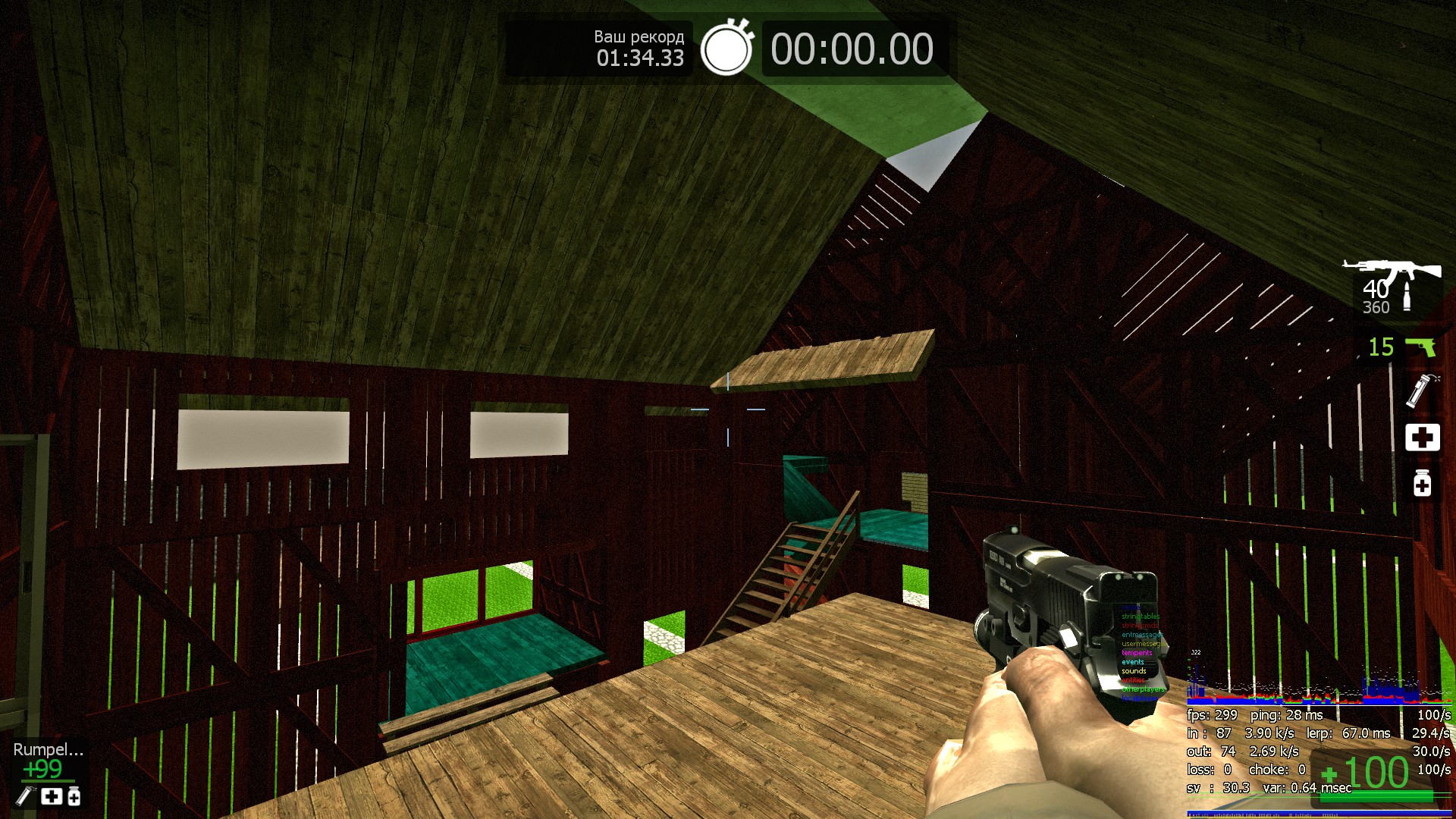Select teammate Rumpel's name panel
This screenshot has width=1456, height=819.
tap(48, 749)
